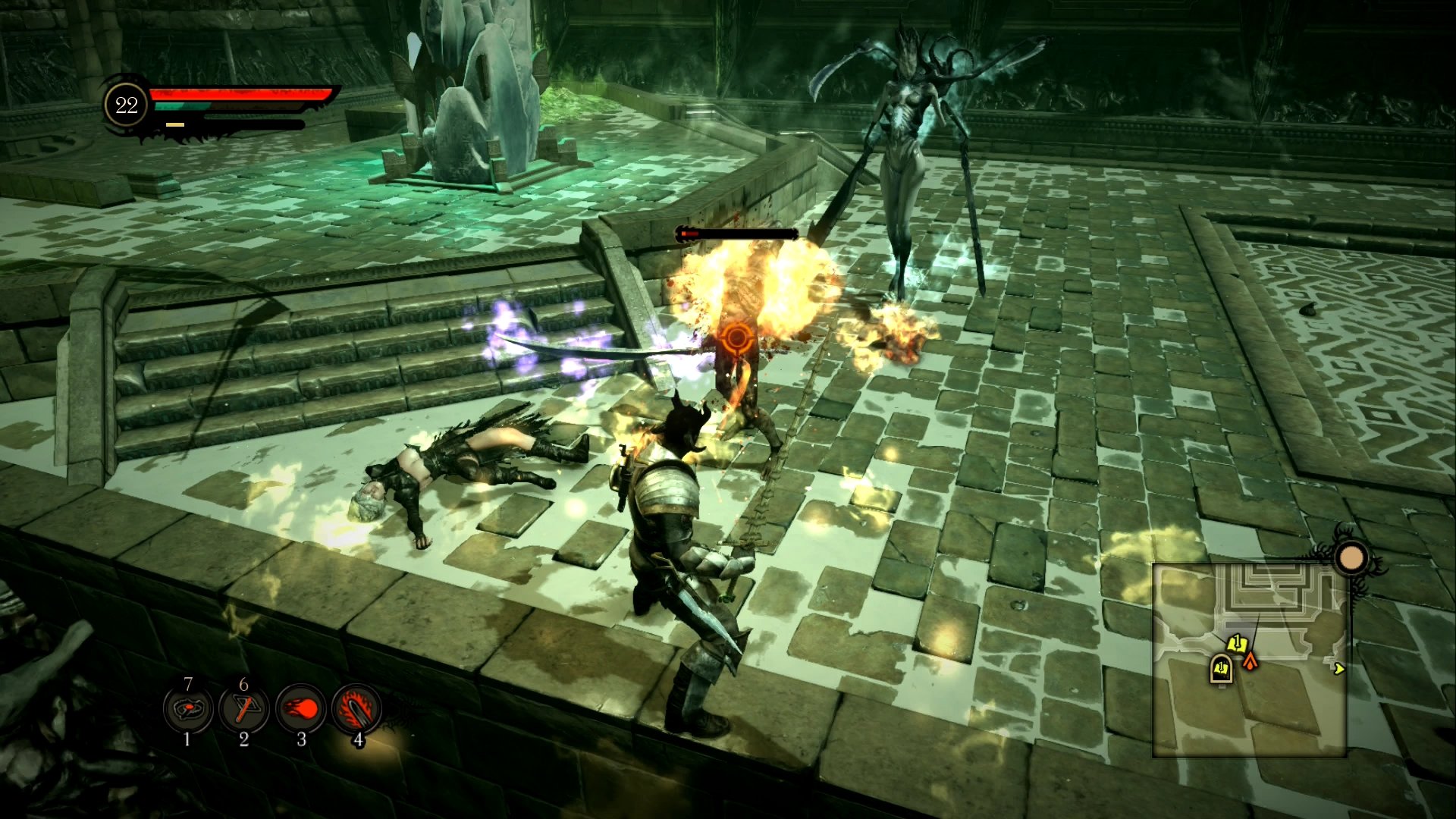Select the orange target reticle on the enemy

736,338
